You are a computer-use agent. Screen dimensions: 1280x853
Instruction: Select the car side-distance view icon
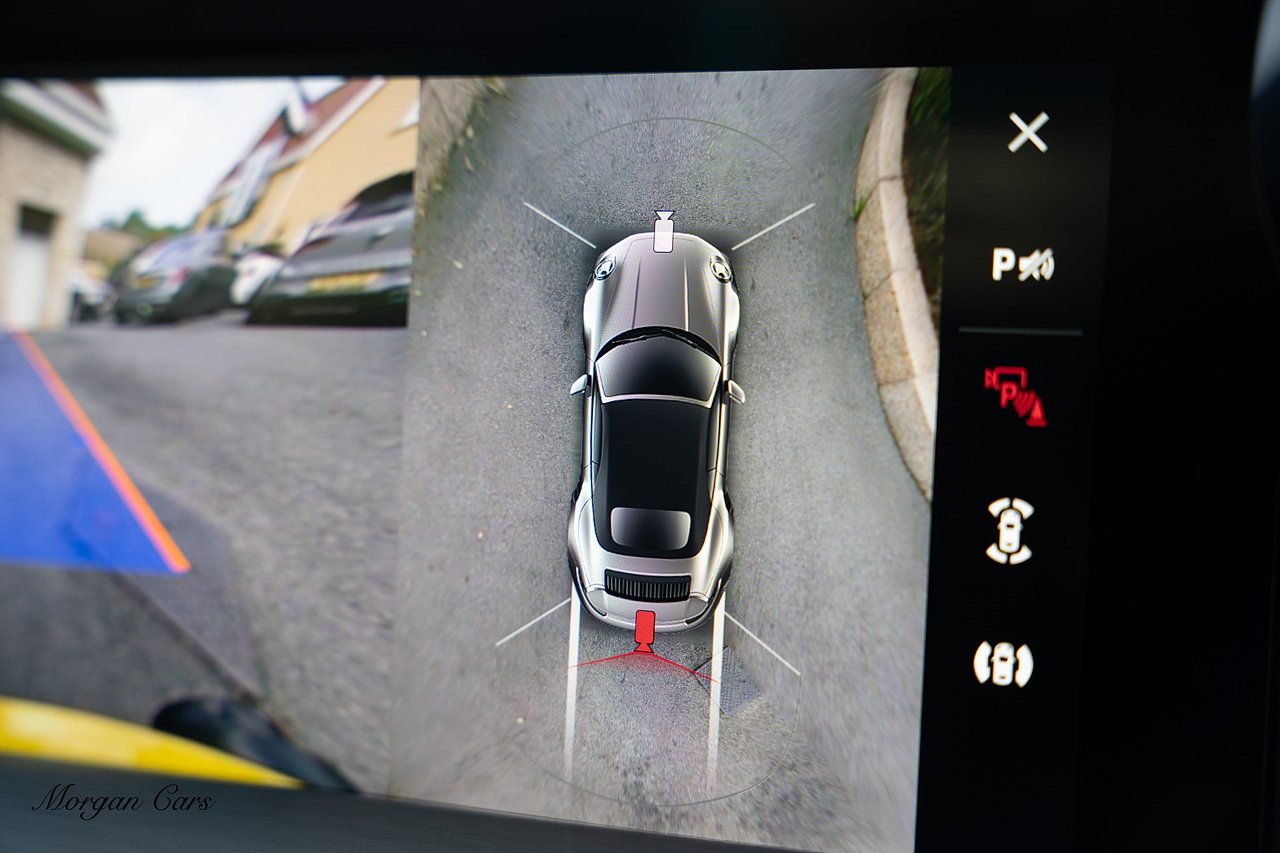[1002, 664]
